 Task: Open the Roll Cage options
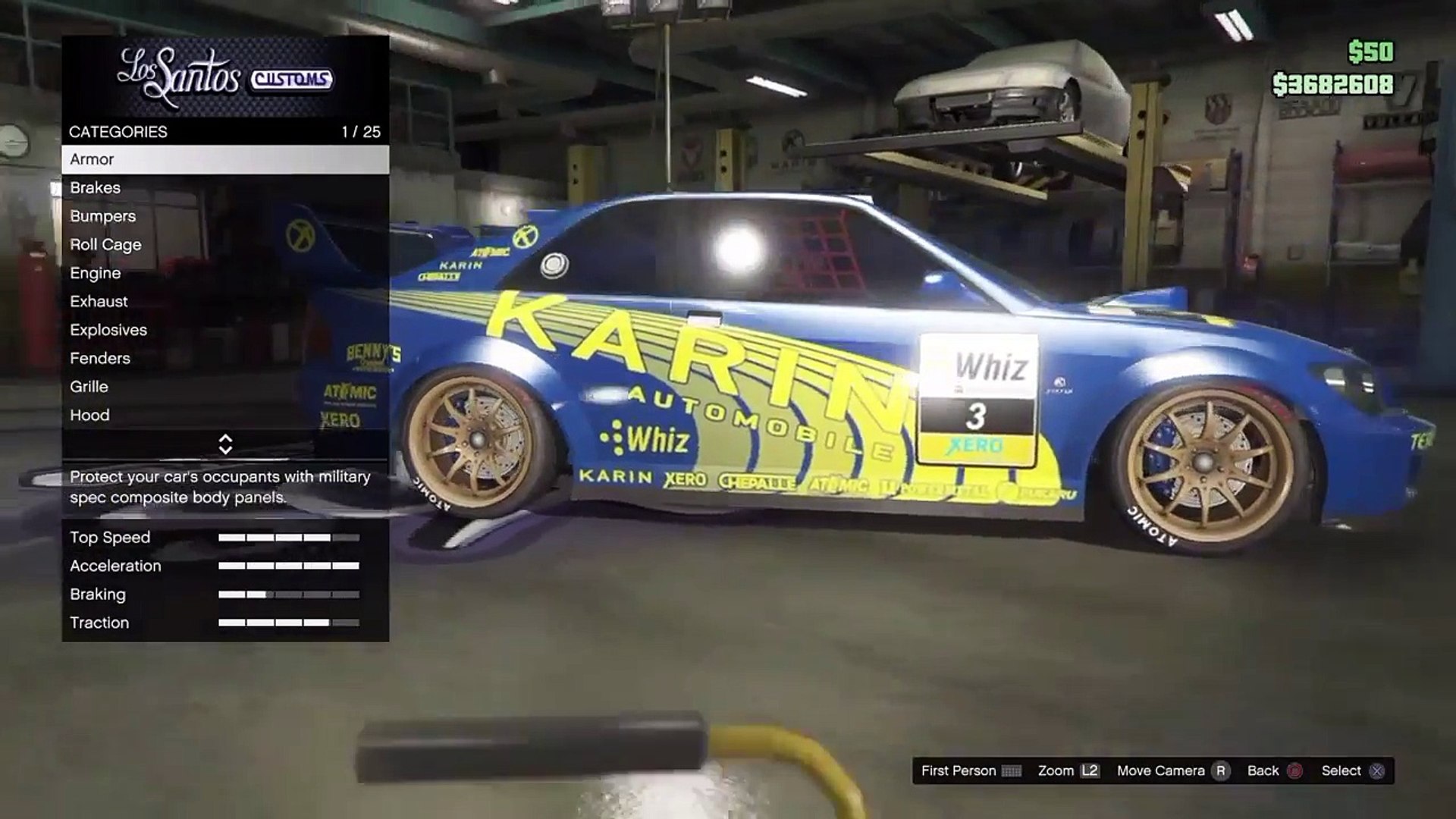(x=224, y=245)
